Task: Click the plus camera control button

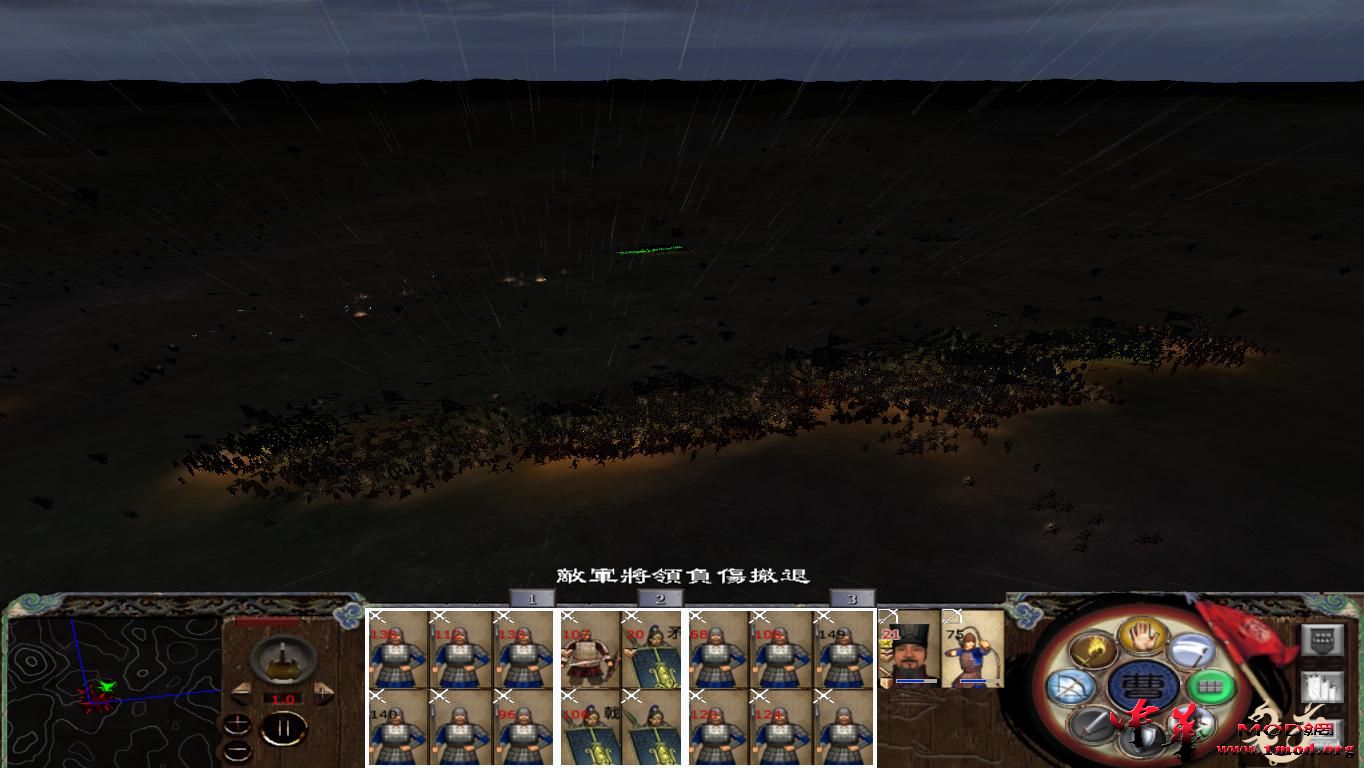Action: coord(237,723)
